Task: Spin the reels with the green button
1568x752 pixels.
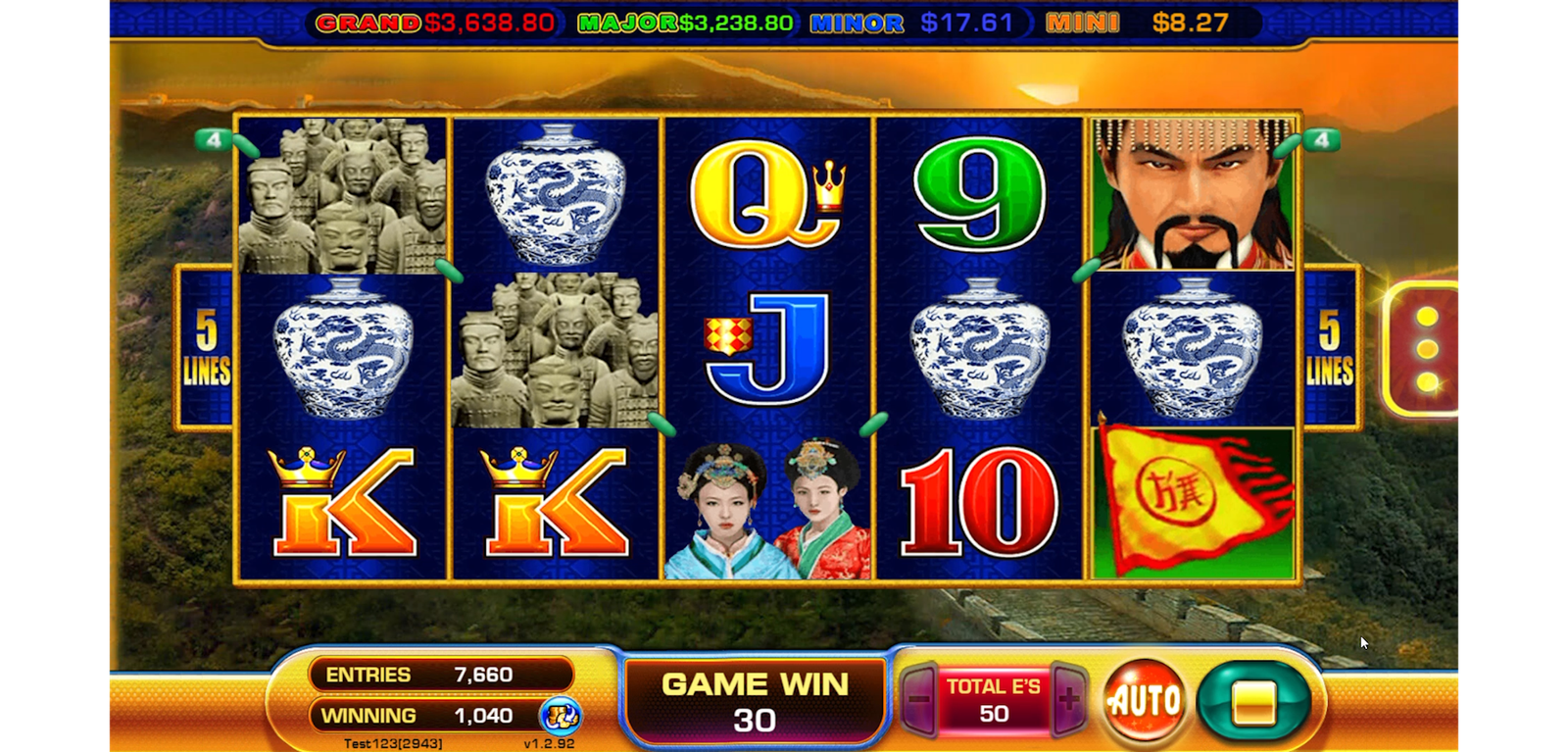Action: [1253, 702]
